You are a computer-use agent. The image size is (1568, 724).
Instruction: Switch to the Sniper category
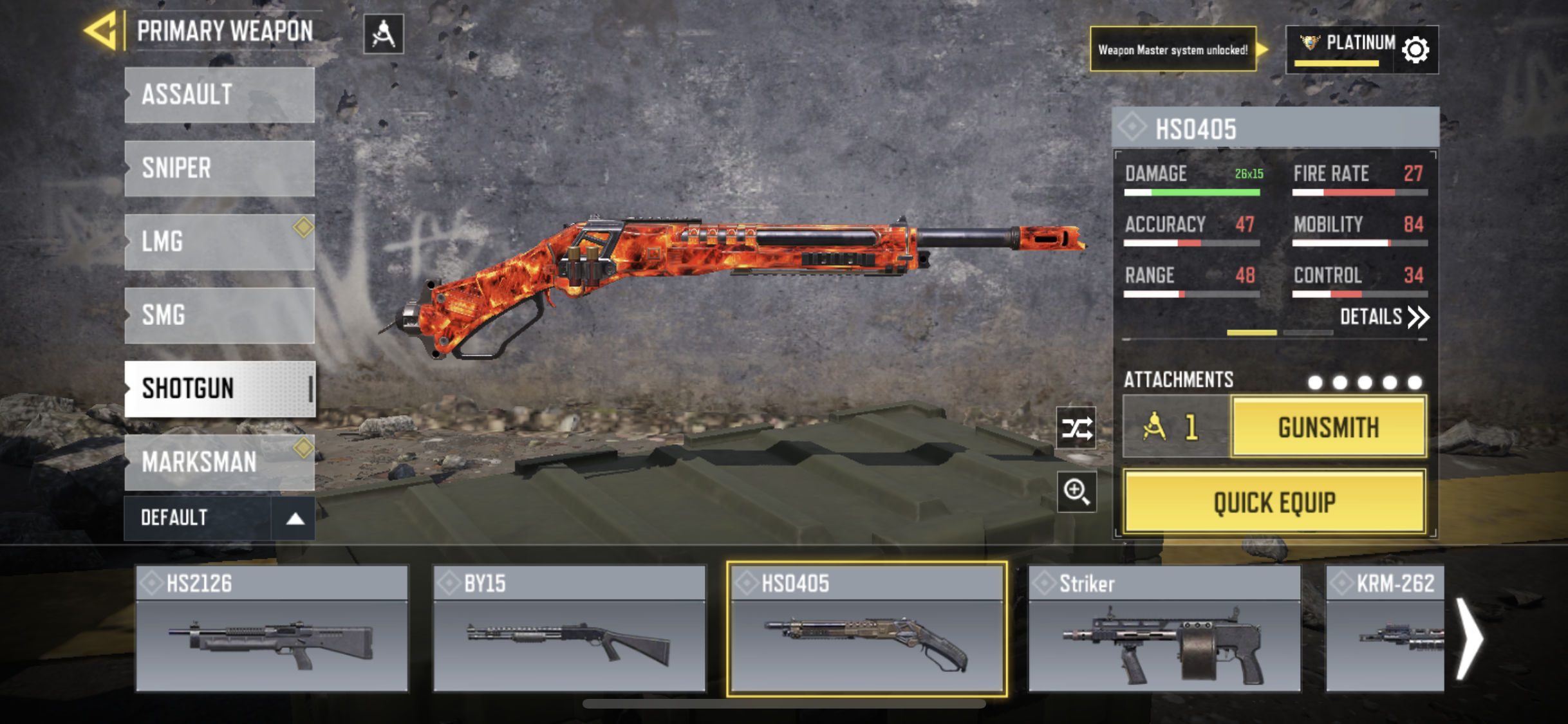219,169
